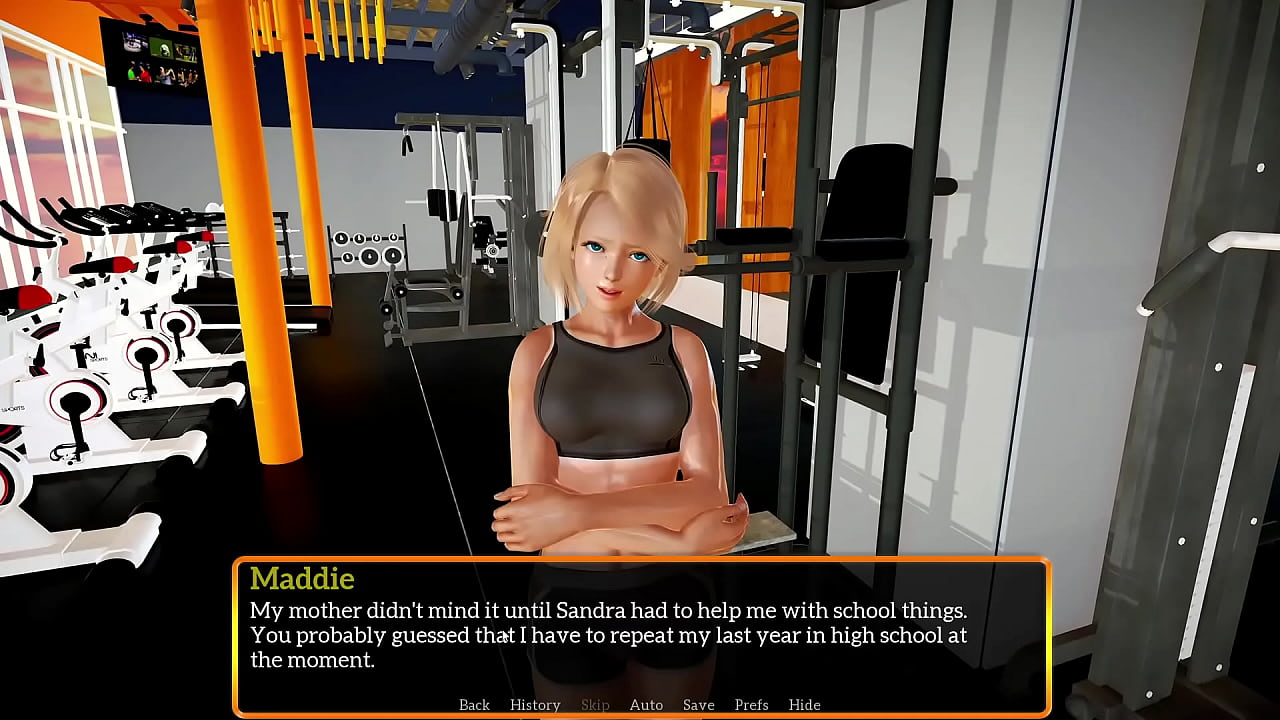The height and width of the screenshot is (720, 1280).
Task: Open the dialogue History log
Action: pyautogui.click(x=535, y=704)
